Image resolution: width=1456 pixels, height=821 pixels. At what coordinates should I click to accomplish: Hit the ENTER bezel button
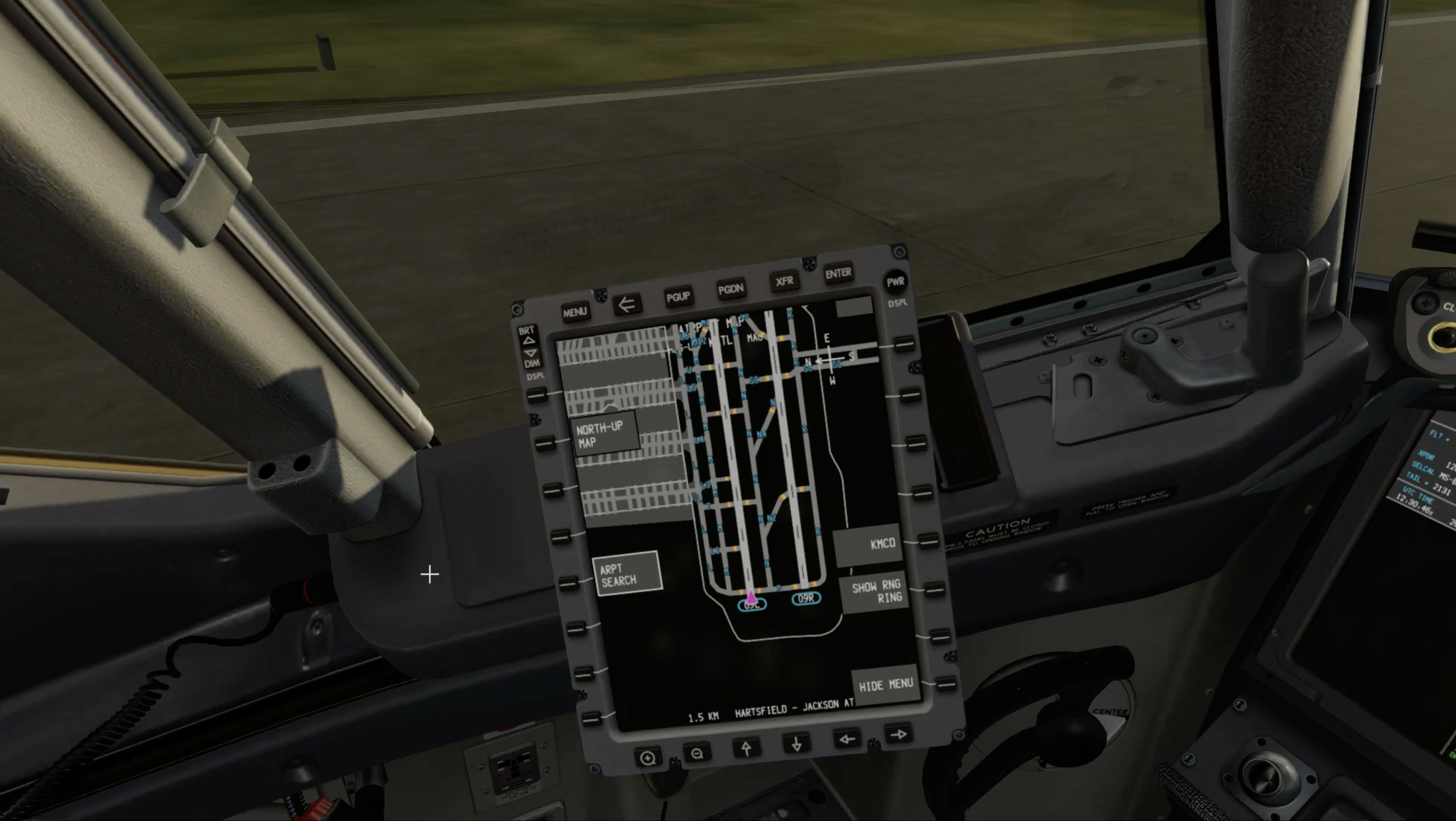(x=838, y=274)
